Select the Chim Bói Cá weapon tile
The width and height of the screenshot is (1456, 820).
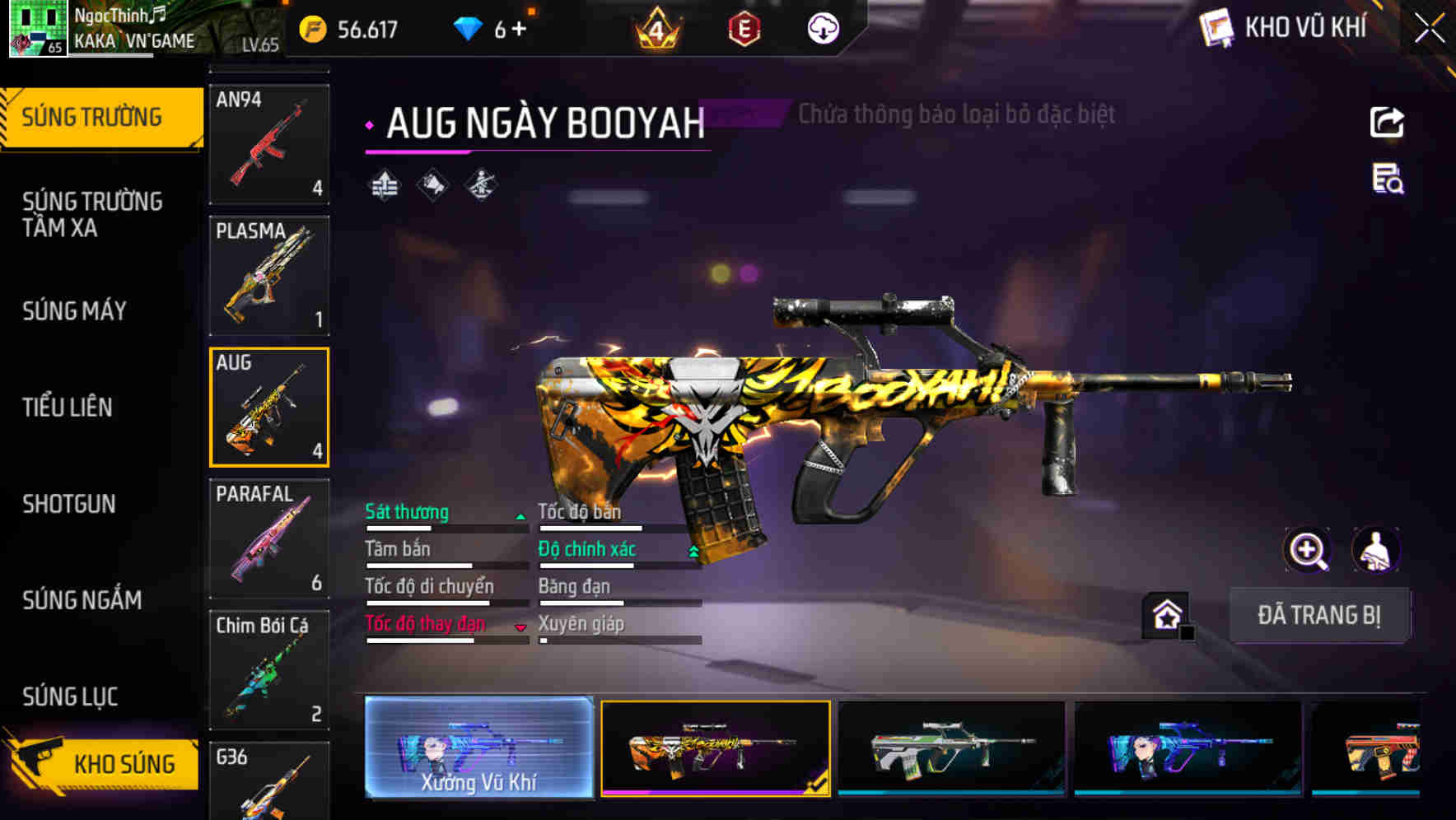[269, 670]
